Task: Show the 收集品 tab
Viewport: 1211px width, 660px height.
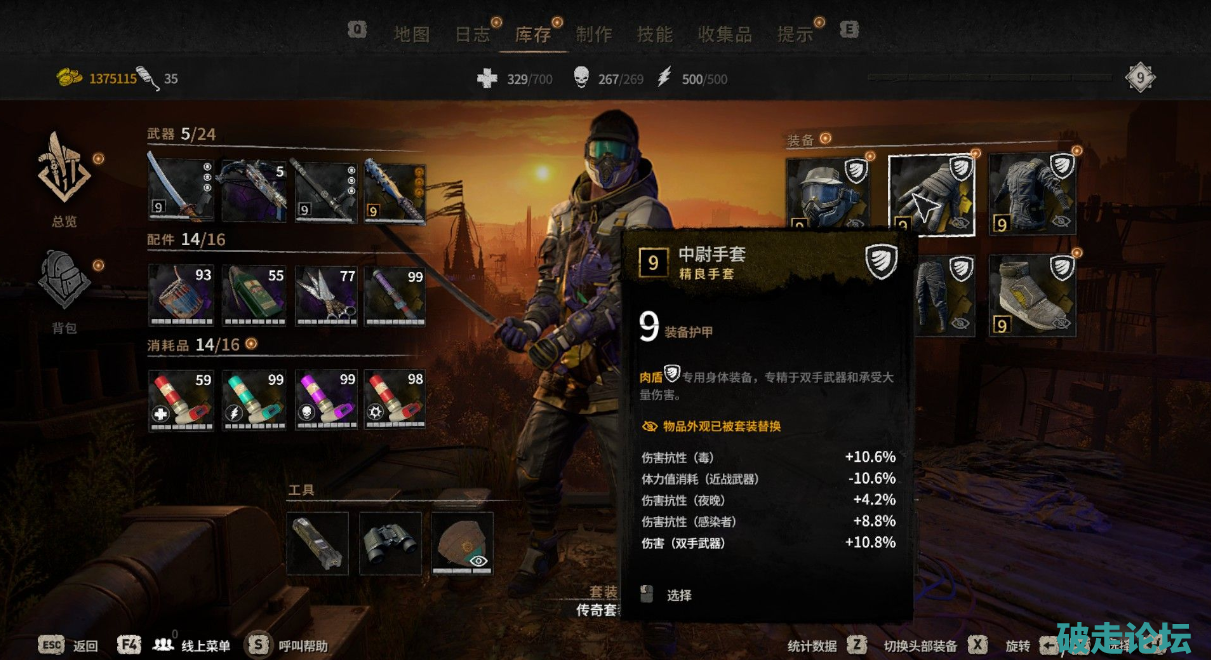Action: click(725, 34)
